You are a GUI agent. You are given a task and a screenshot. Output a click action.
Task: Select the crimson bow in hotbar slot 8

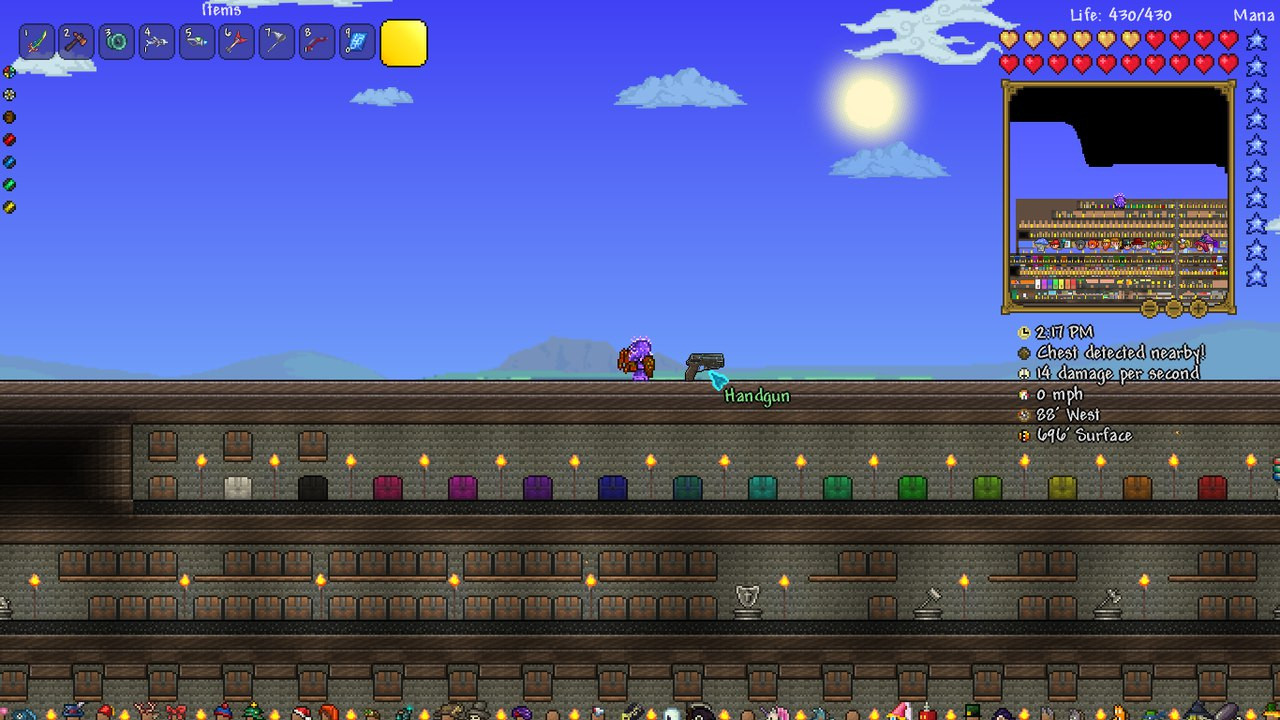click(316, 42)
